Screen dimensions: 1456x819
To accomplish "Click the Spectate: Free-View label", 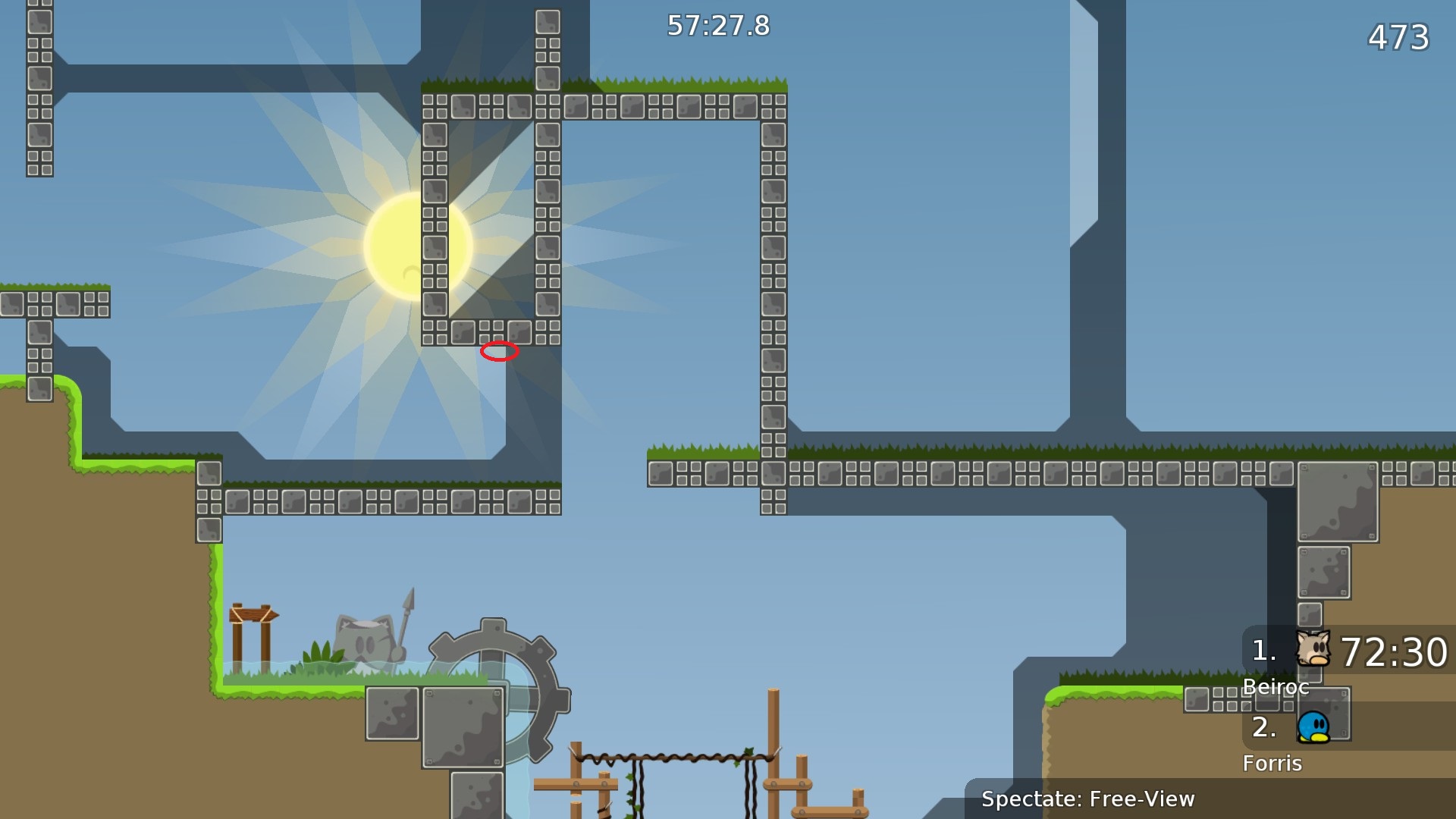I will coord(1087,799).
